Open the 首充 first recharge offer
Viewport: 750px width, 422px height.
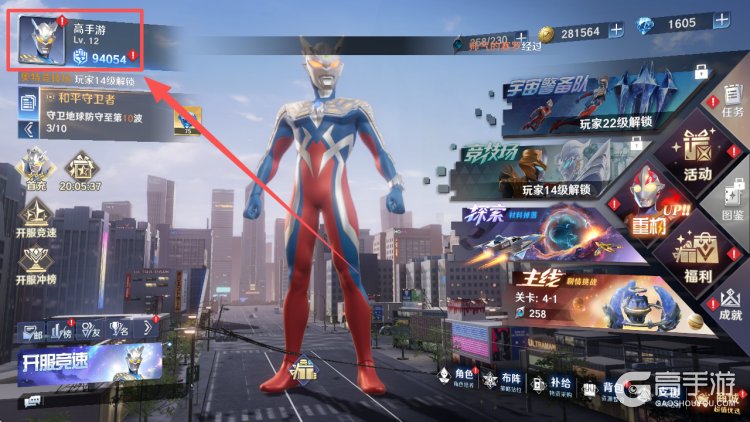coord(35,168)
